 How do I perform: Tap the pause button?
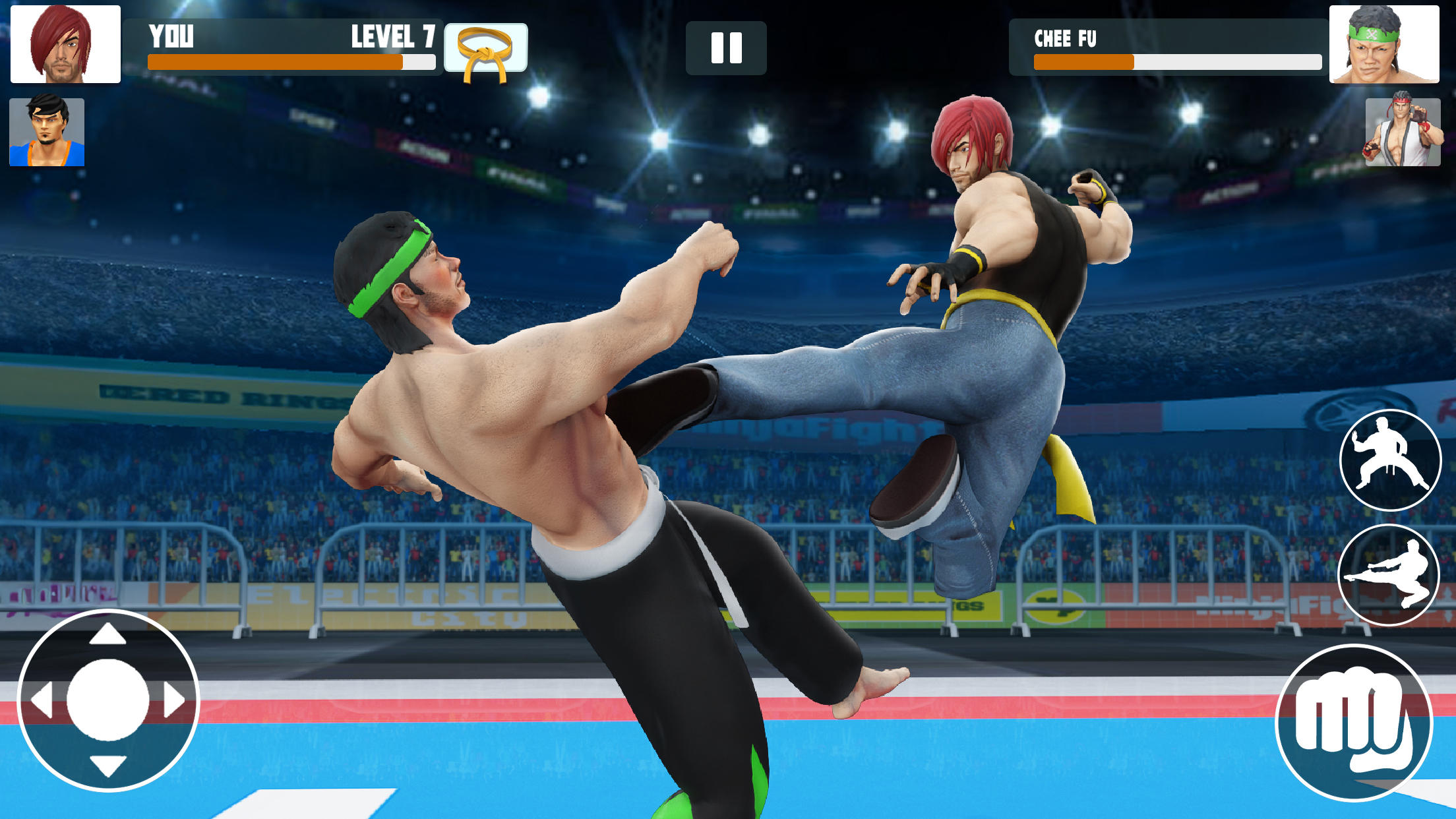click(x=725, y=47)
